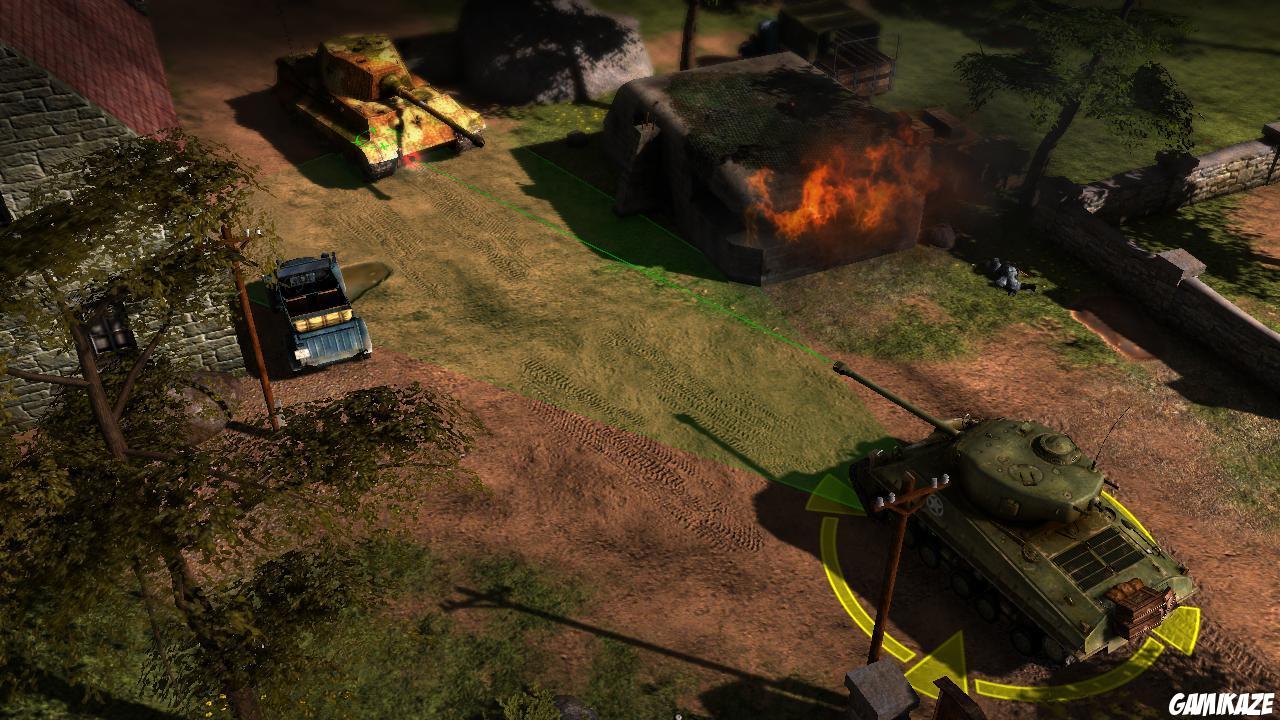Select the infantry squad near the stone wall

(x=1010, y=275)
